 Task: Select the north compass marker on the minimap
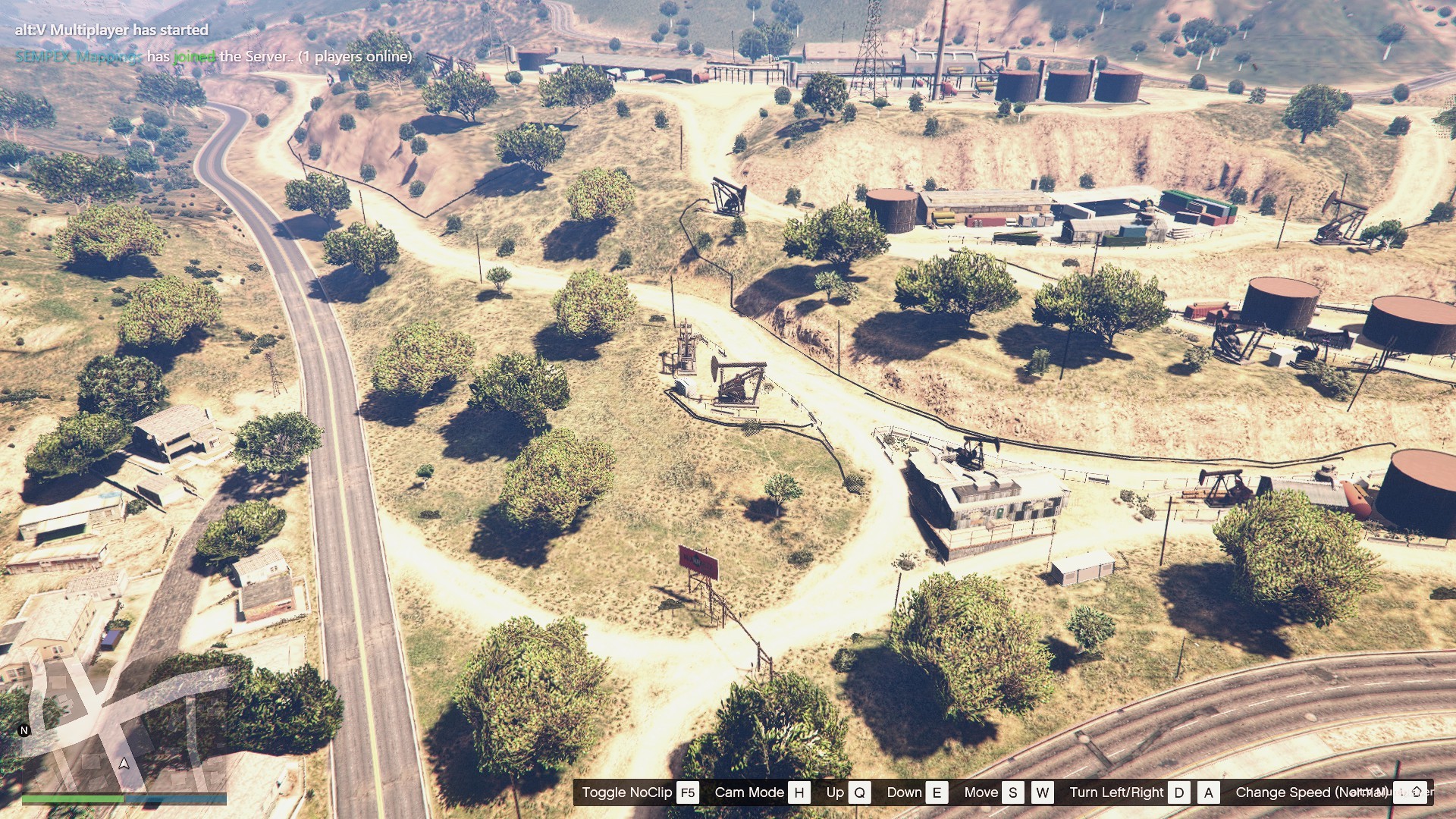[24, 730]
